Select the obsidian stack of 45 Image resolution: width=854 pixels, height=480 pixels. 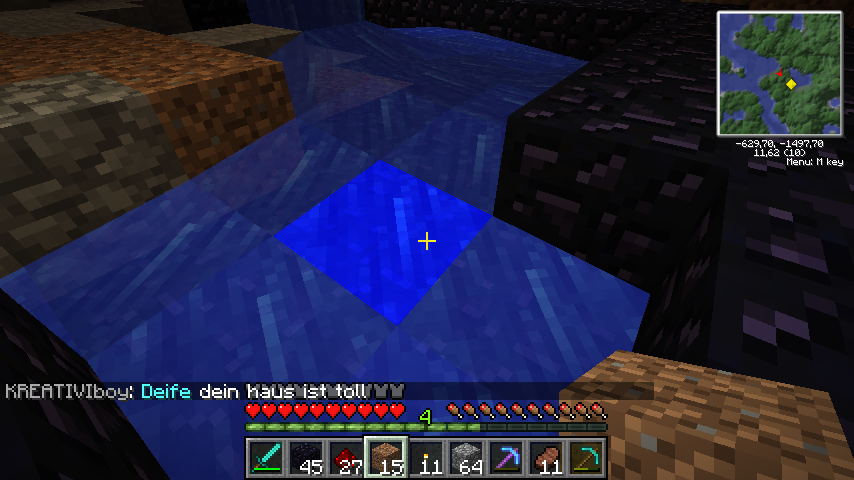click(x=306, y=458)
